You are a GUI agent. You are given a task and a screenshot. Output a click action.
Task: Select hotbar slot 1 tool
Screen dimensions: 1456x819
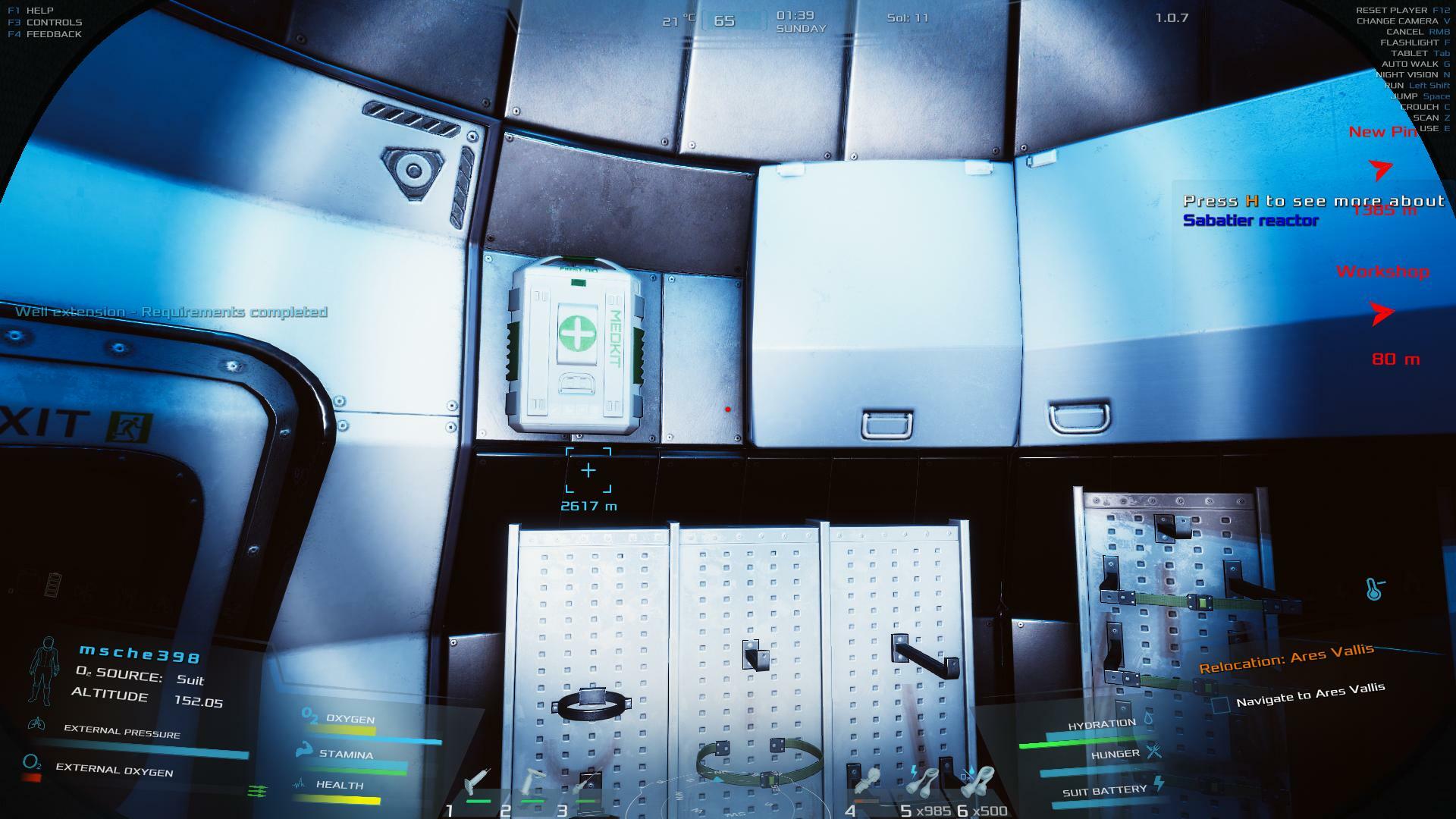pyautogui.click(x=477, y=783)
